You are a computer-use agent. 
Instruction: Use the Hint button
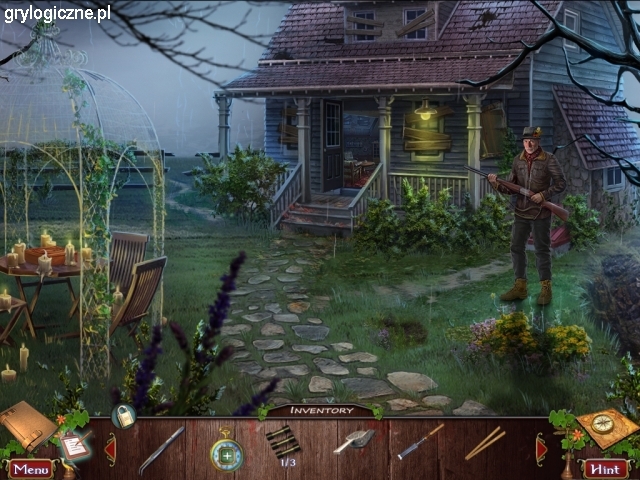[x=606, y=468]
